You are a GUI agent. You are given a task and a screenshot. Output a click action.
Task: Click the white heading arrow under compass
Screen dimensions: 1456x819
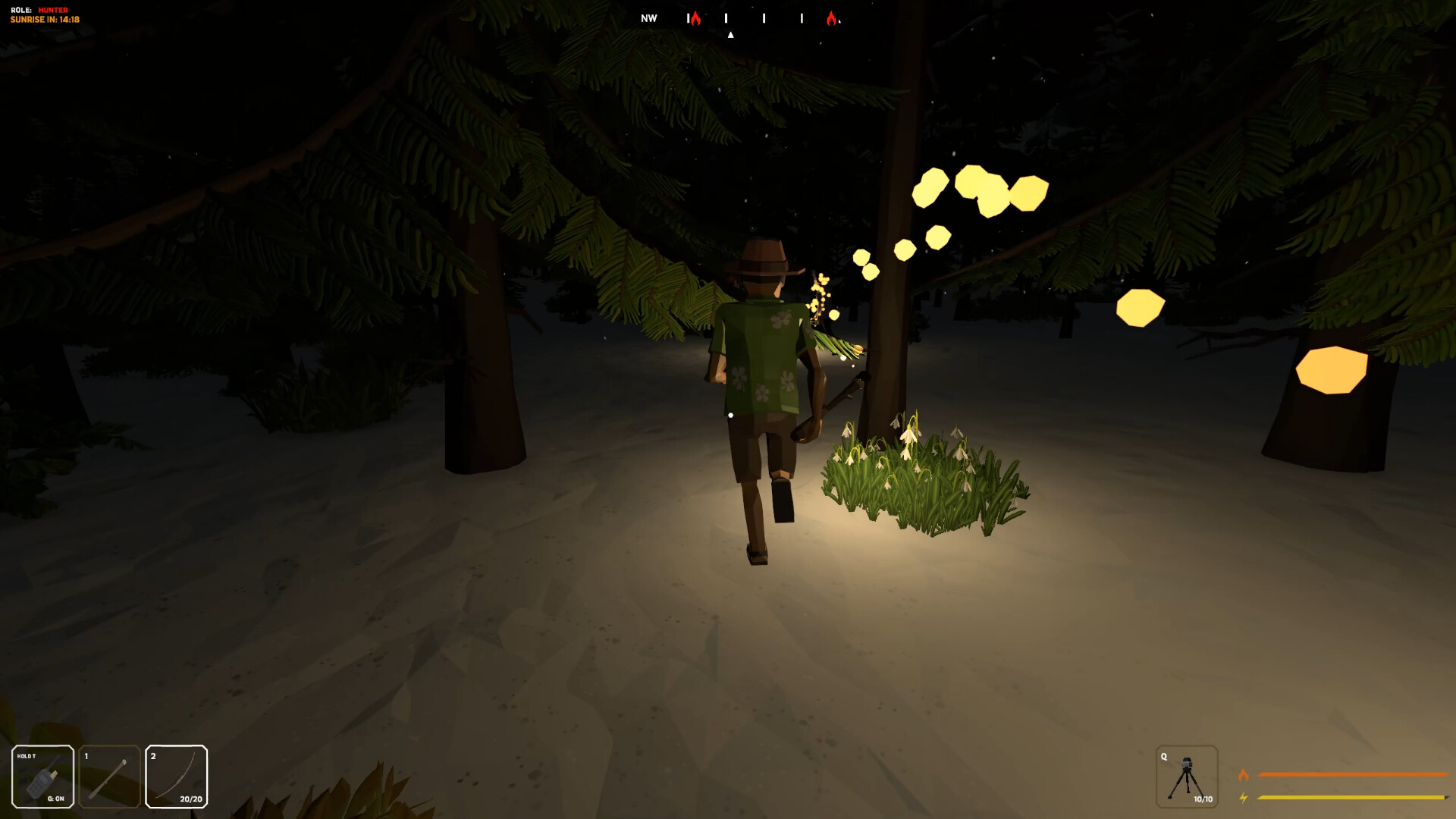[730, 33]
